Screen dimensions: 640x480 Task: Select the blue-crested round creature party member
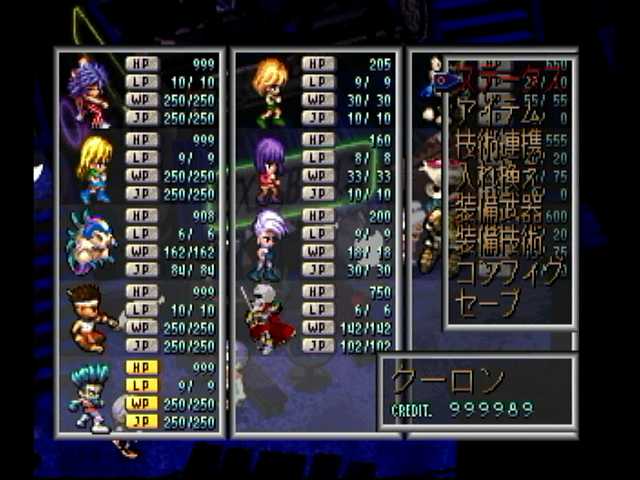click(91, 243)
